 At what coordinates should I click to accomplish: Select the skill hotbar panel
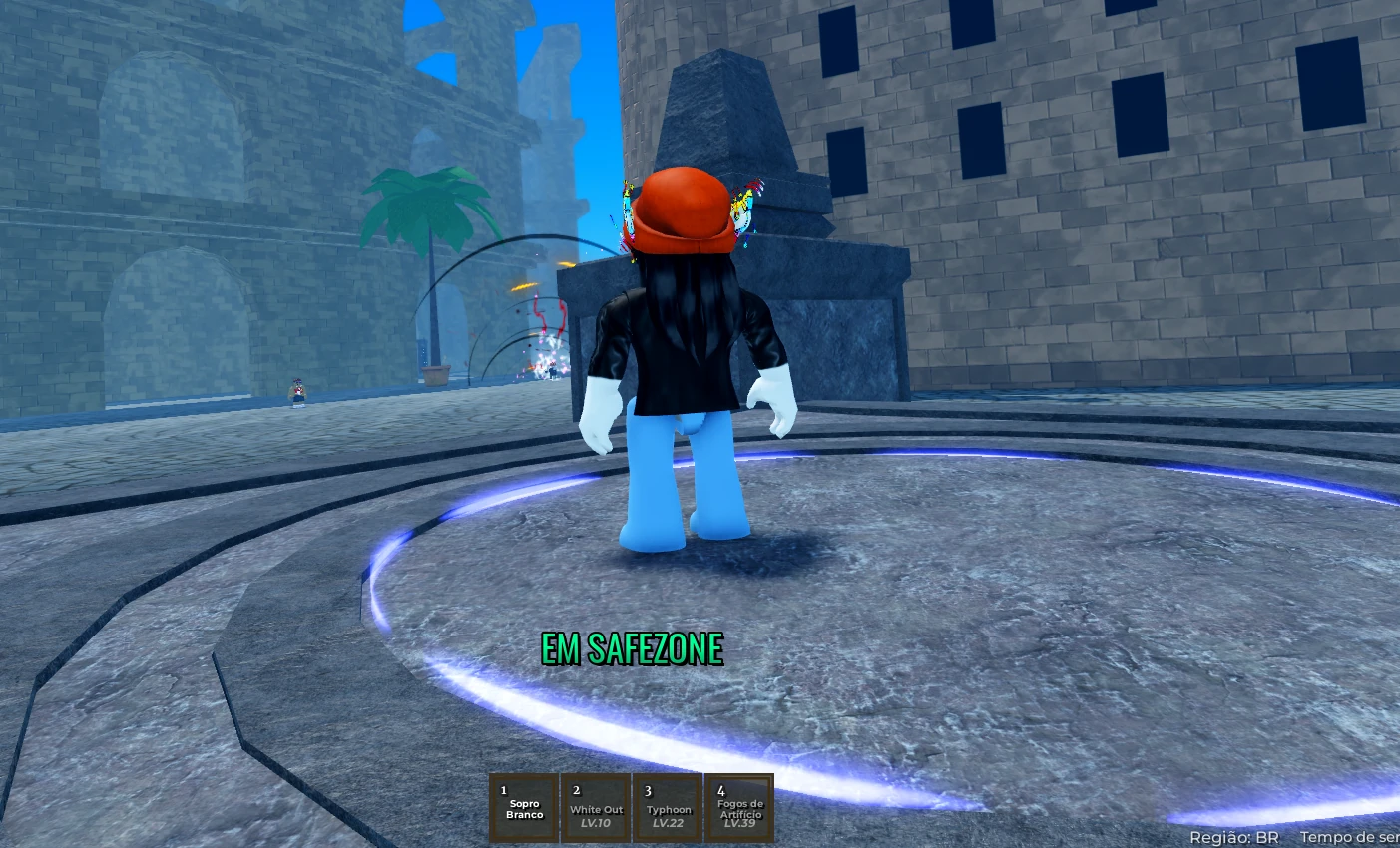631,806
